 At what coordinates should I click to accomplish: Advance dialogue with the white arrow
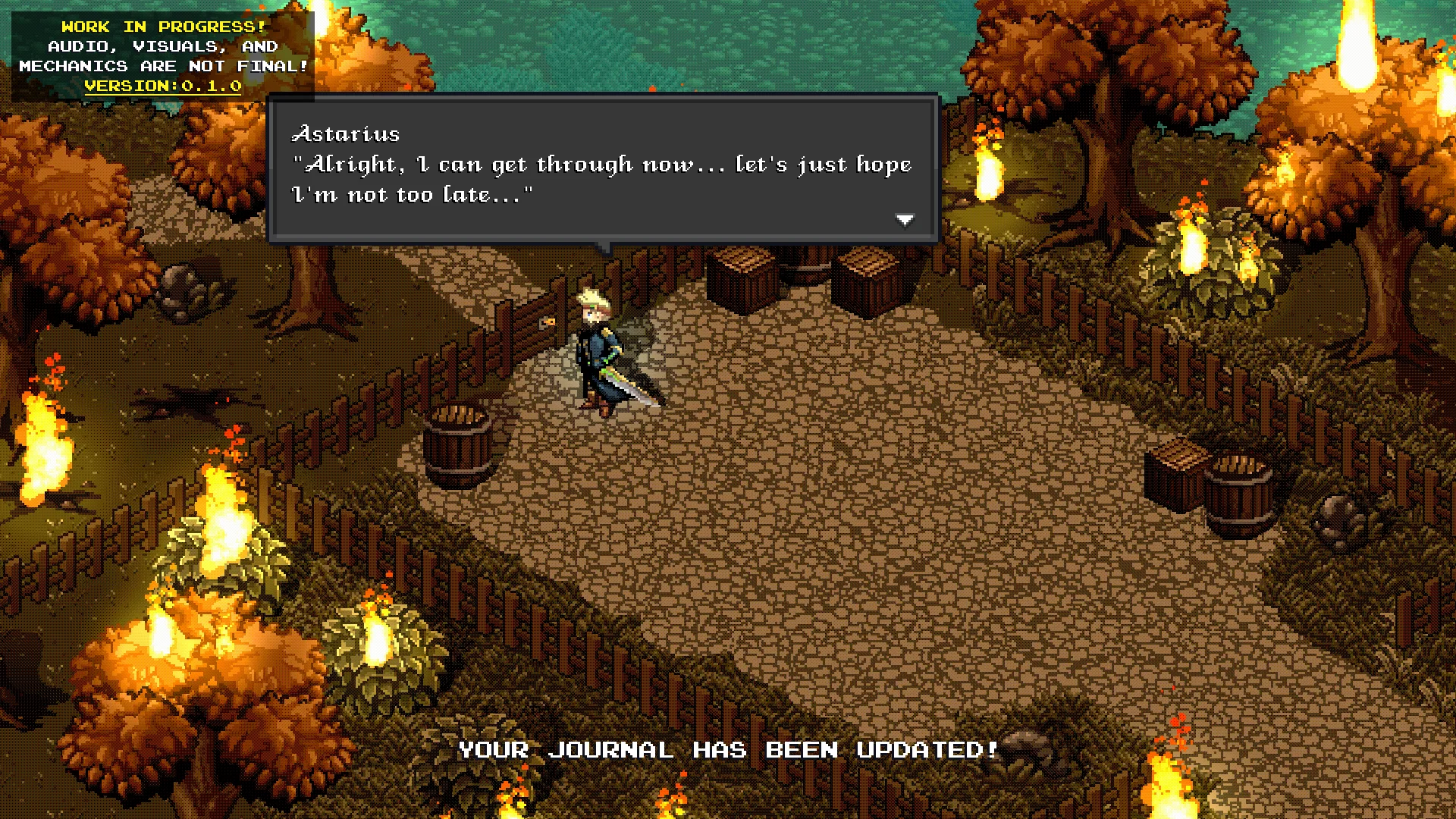[x=905, y=220]
